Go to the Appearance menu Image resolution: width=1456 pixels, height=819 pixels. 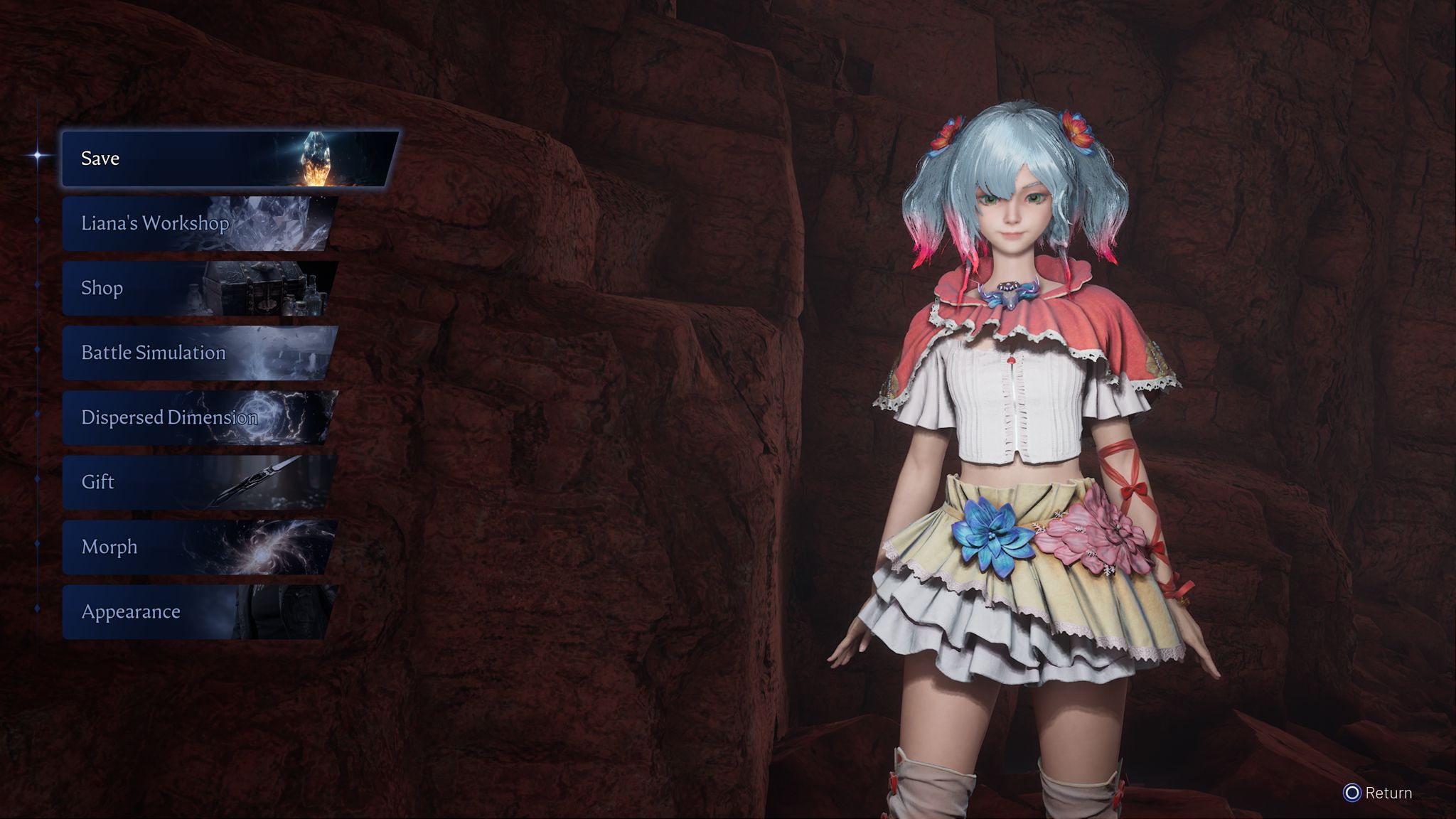coord(198,611)
